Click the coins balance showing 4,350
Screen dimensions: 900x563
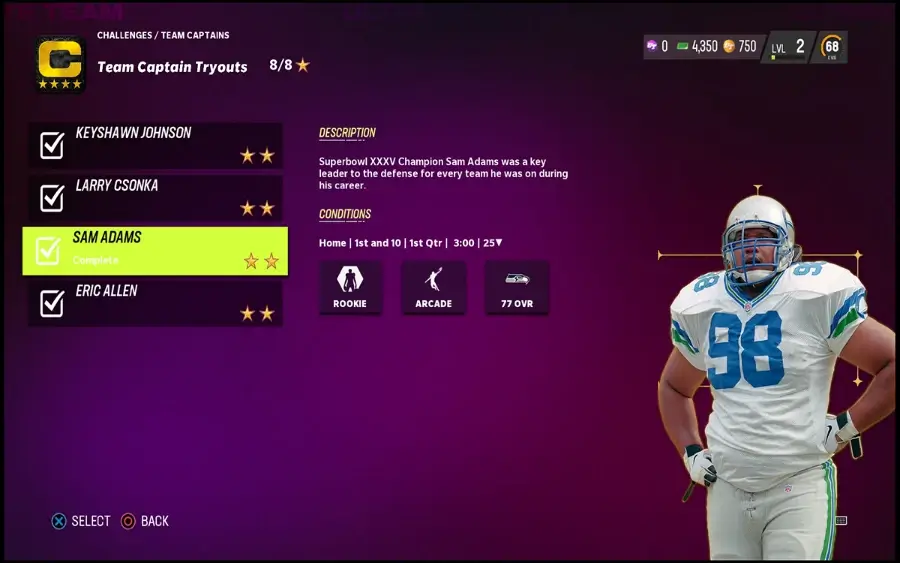(698, 47)
